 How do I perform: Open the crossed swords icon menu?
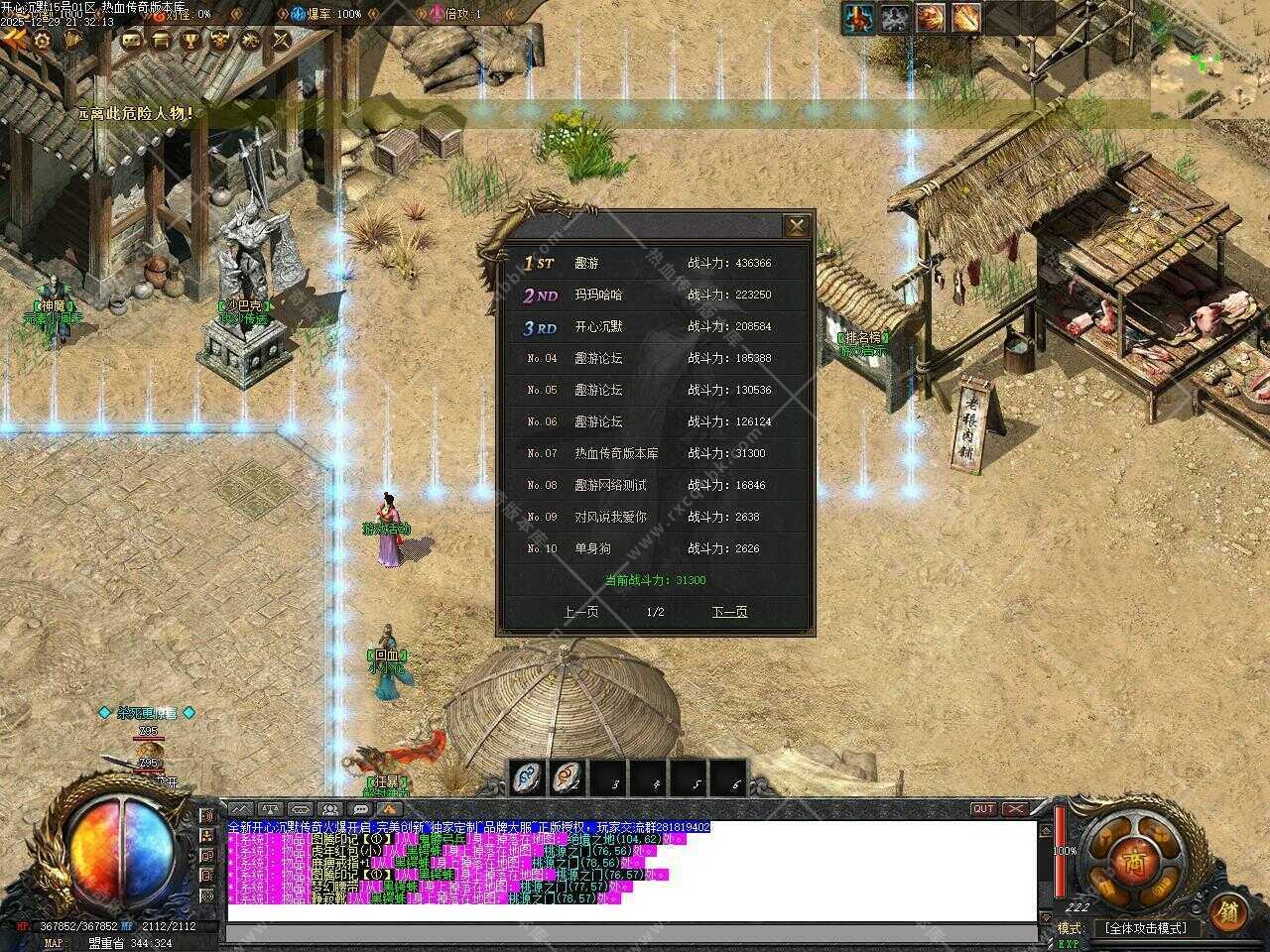tap(281, 40)
